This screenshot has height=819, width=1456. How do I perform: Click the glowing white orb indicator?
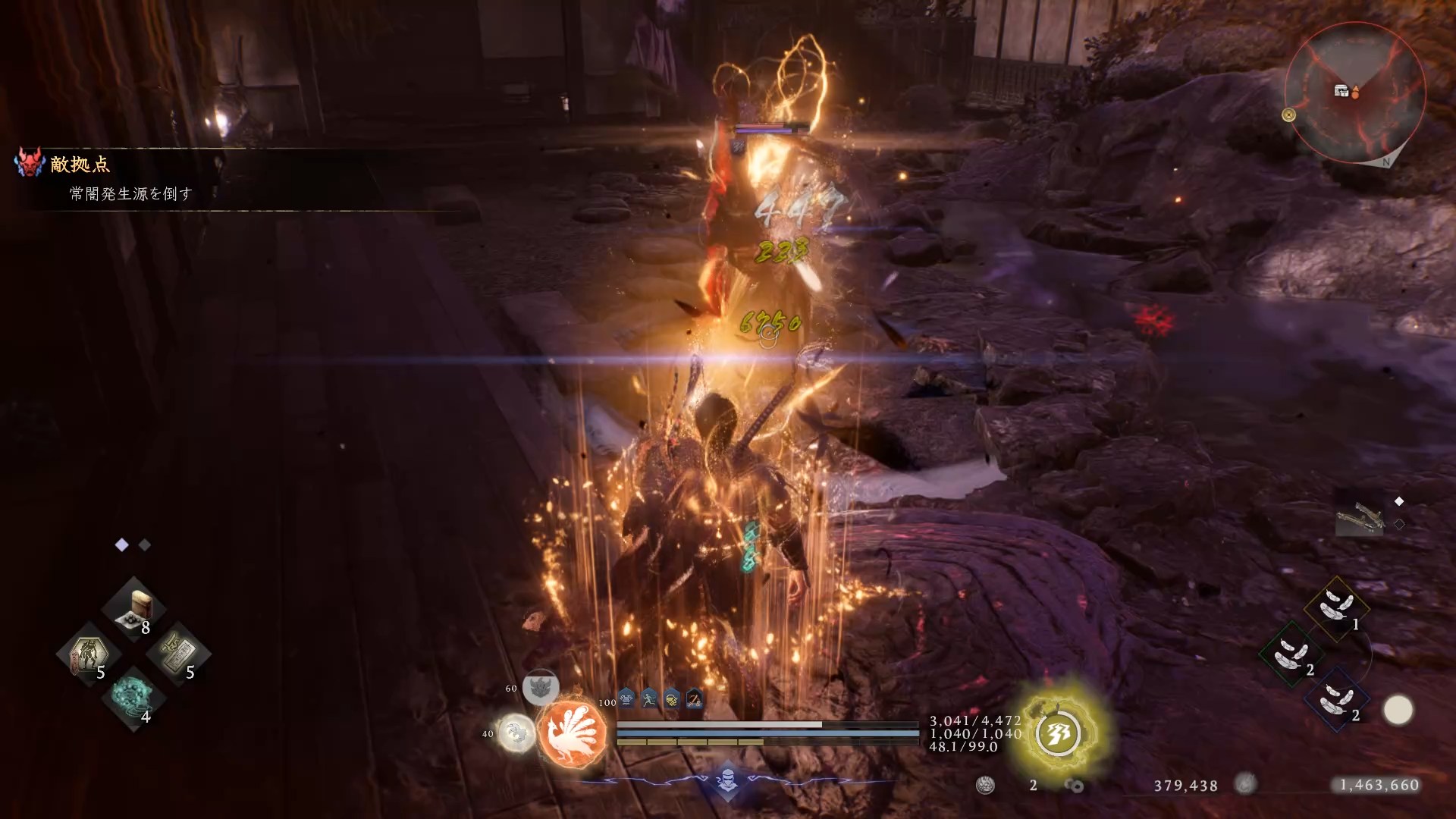(1398, 711)
